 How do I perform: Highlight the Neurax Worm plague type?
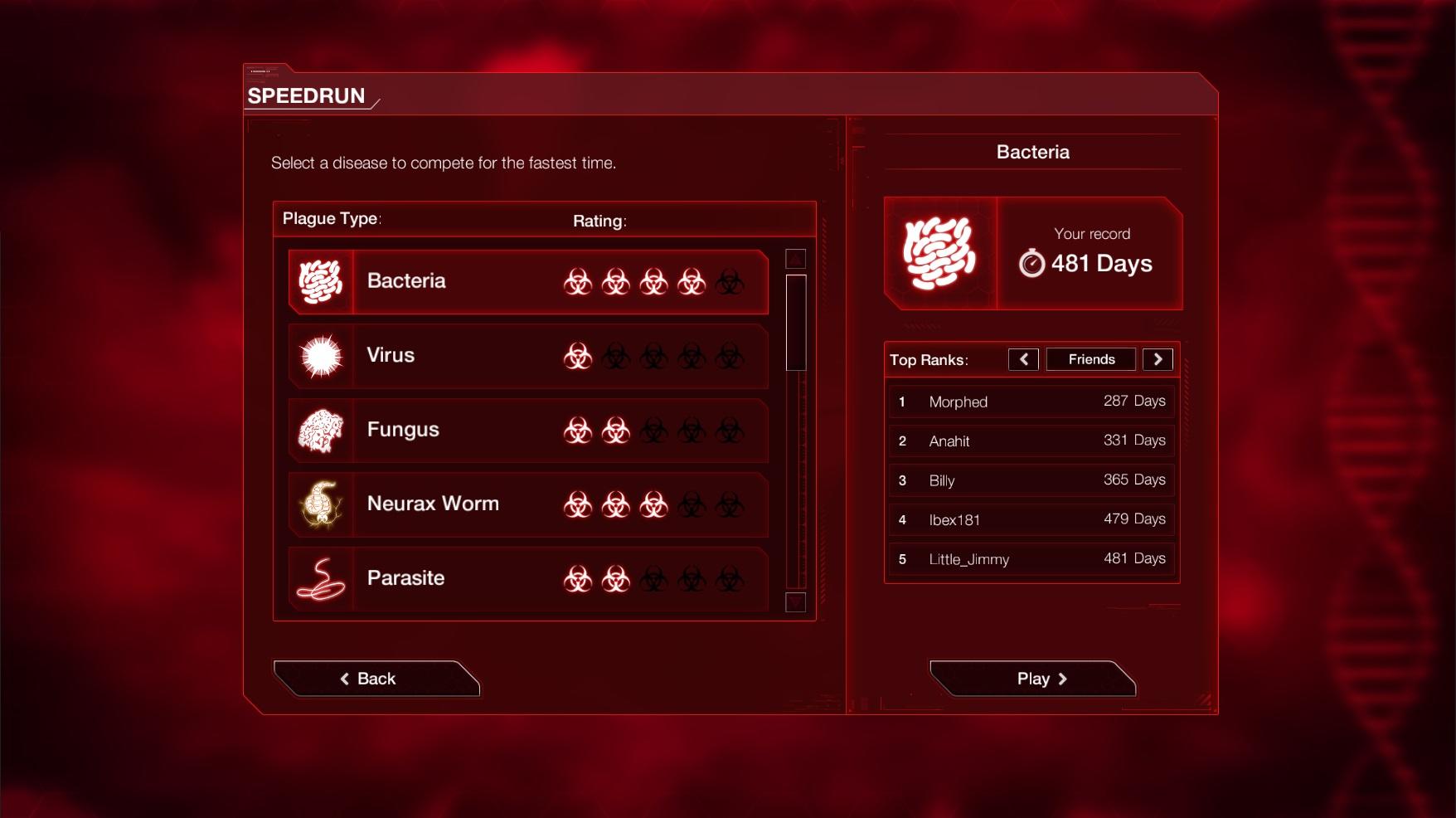(x=528, y=504)
